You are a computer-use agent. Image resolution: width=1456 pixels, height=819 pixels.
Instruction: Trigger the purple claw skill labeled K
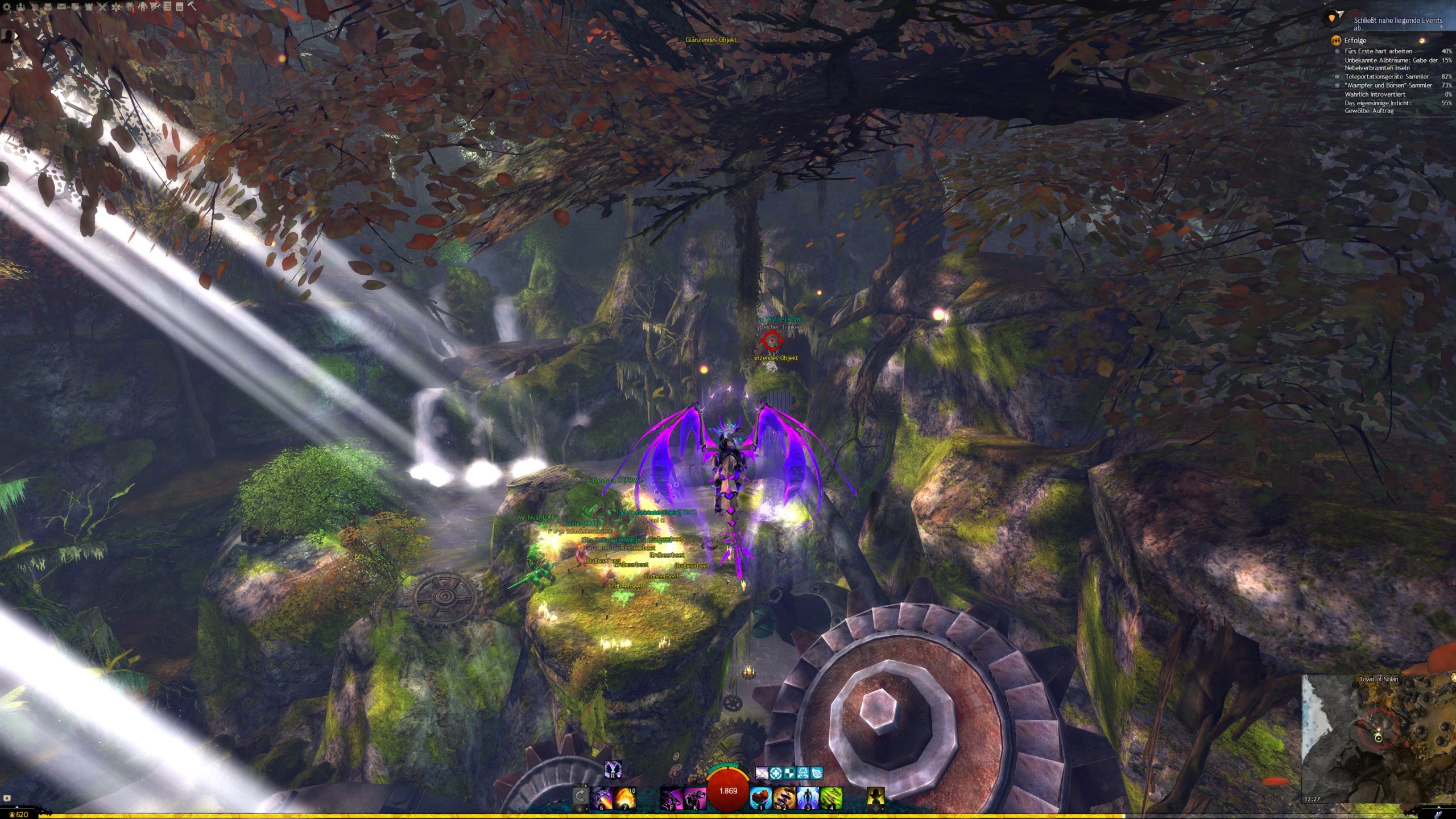695,797
